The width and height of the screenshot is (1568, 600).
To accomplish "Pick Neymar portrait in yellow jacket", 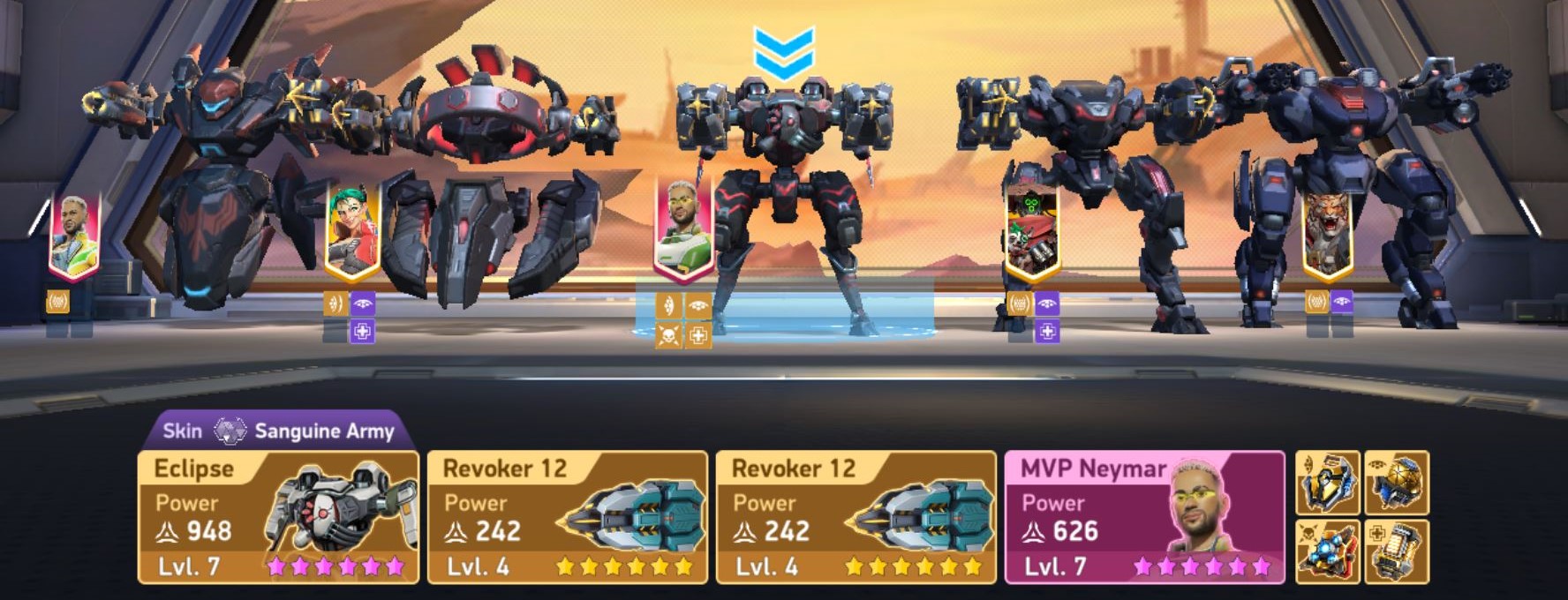I will (x=73, y=236).
